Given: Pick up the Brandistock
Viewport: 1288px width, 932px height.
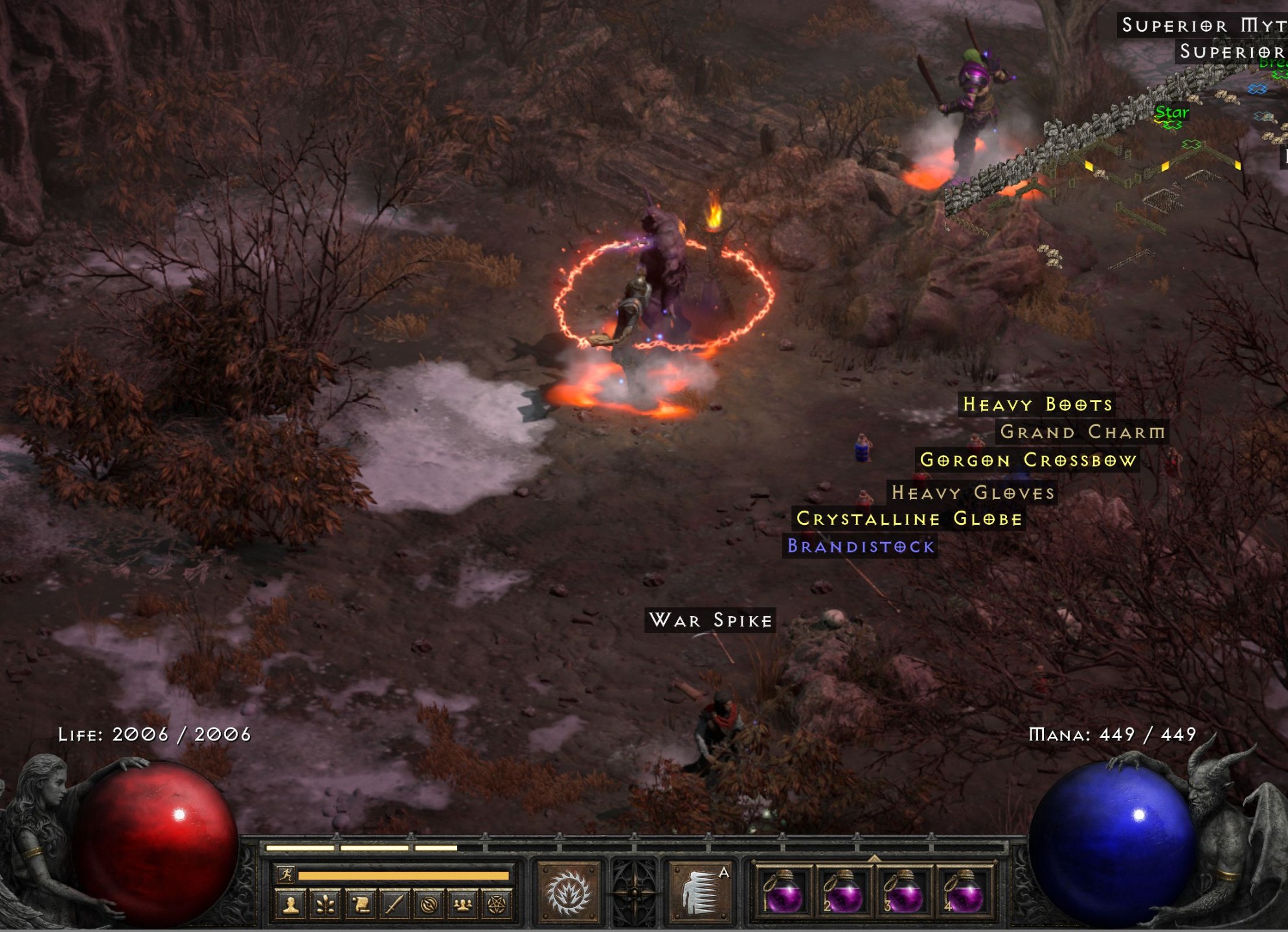Looking at the screenshot, I should point(859,547).
